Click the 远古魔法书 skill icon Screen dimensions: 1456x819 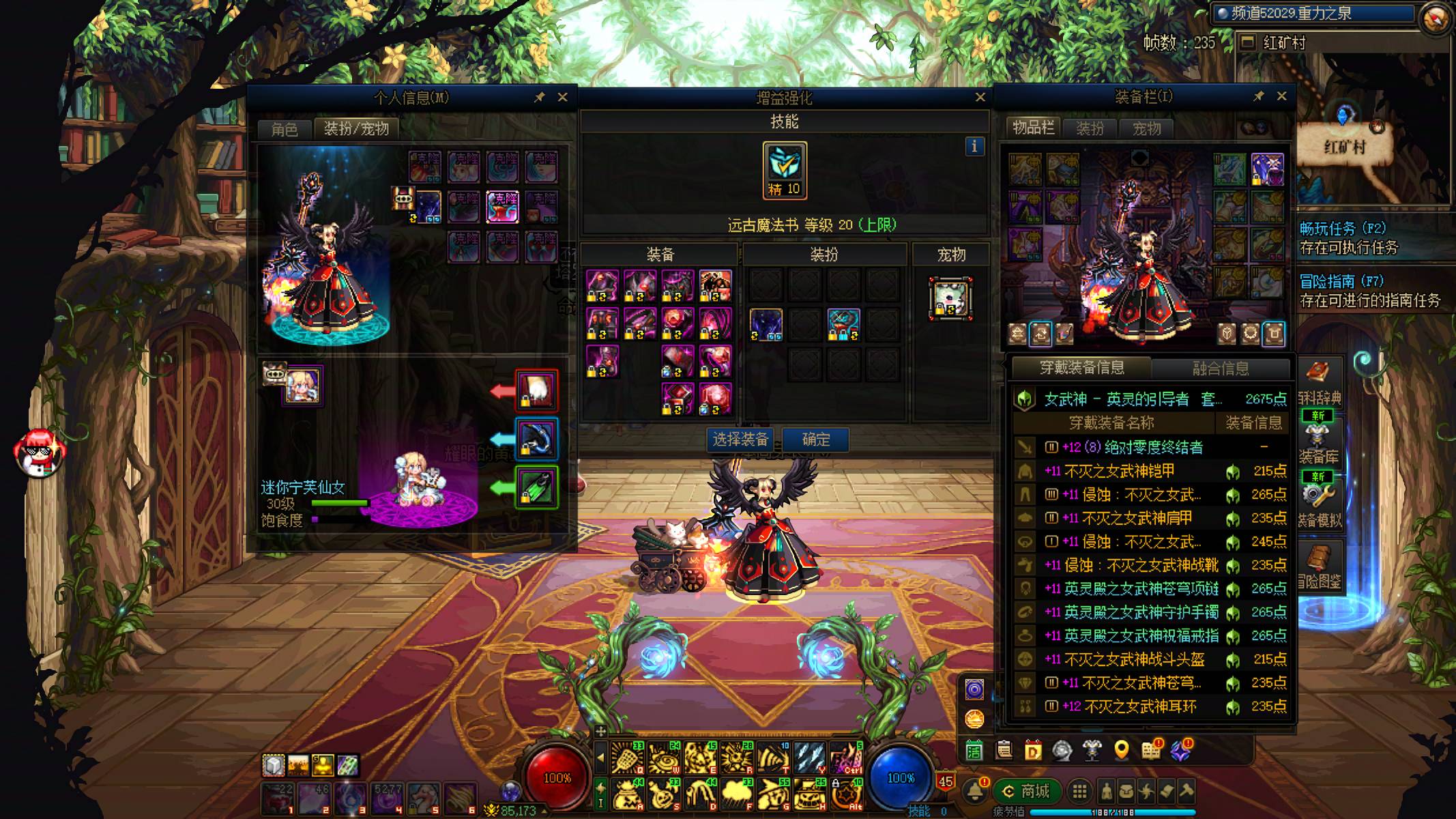785,171
